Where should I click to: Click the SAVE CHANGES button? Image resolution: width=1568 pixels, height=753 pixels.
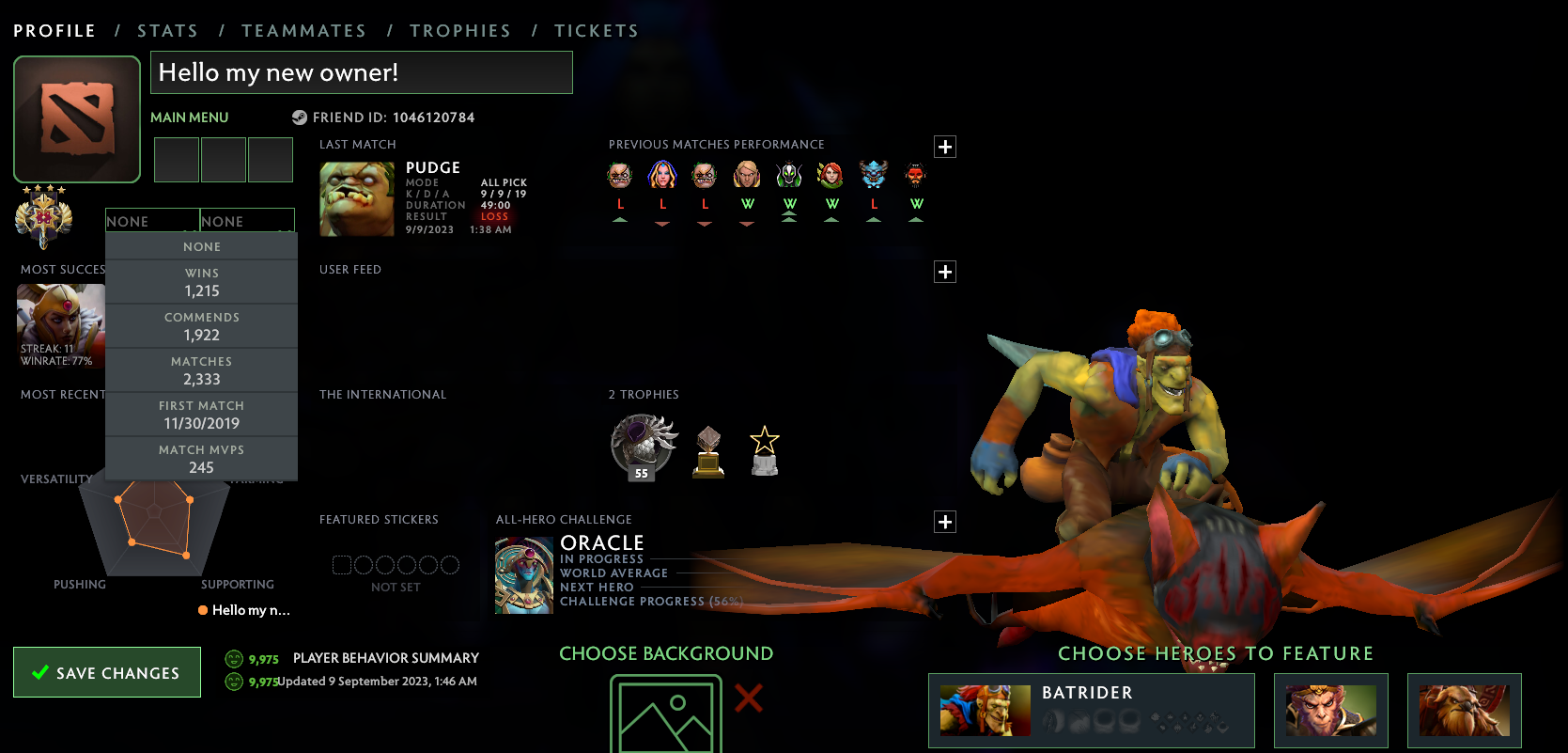[x=106, y=672]
